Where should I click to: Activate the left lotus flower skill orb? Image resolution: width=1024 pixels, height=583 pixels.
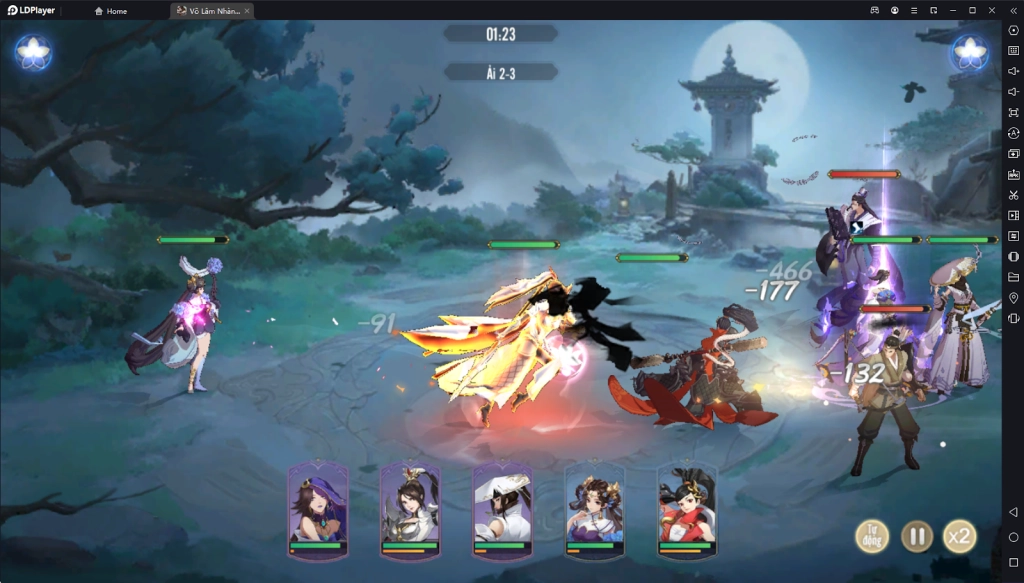pos(34,53)
